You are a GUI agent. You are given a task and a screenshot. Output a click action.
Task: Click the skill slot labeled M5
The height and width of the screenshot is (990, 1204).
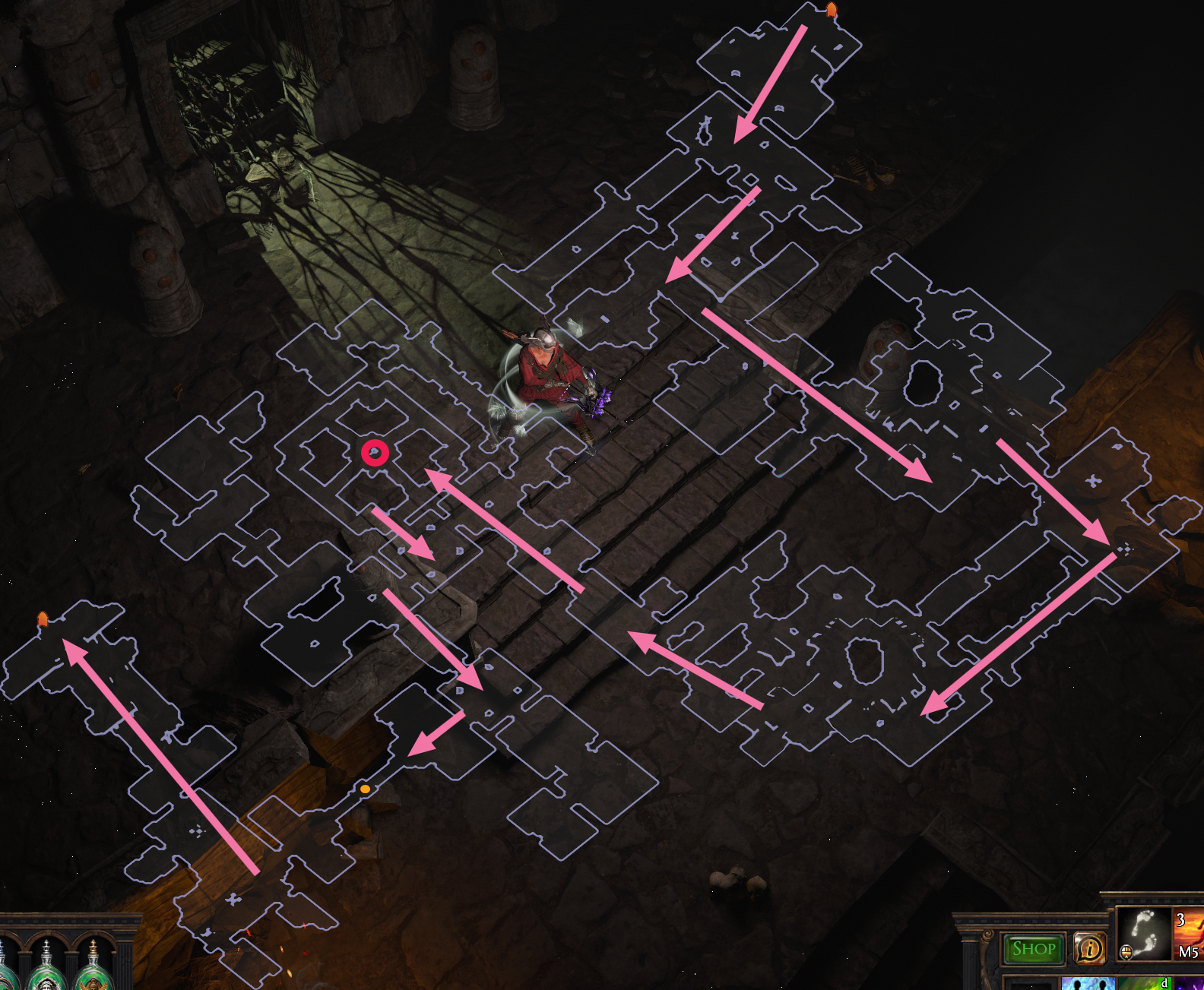1189,951
